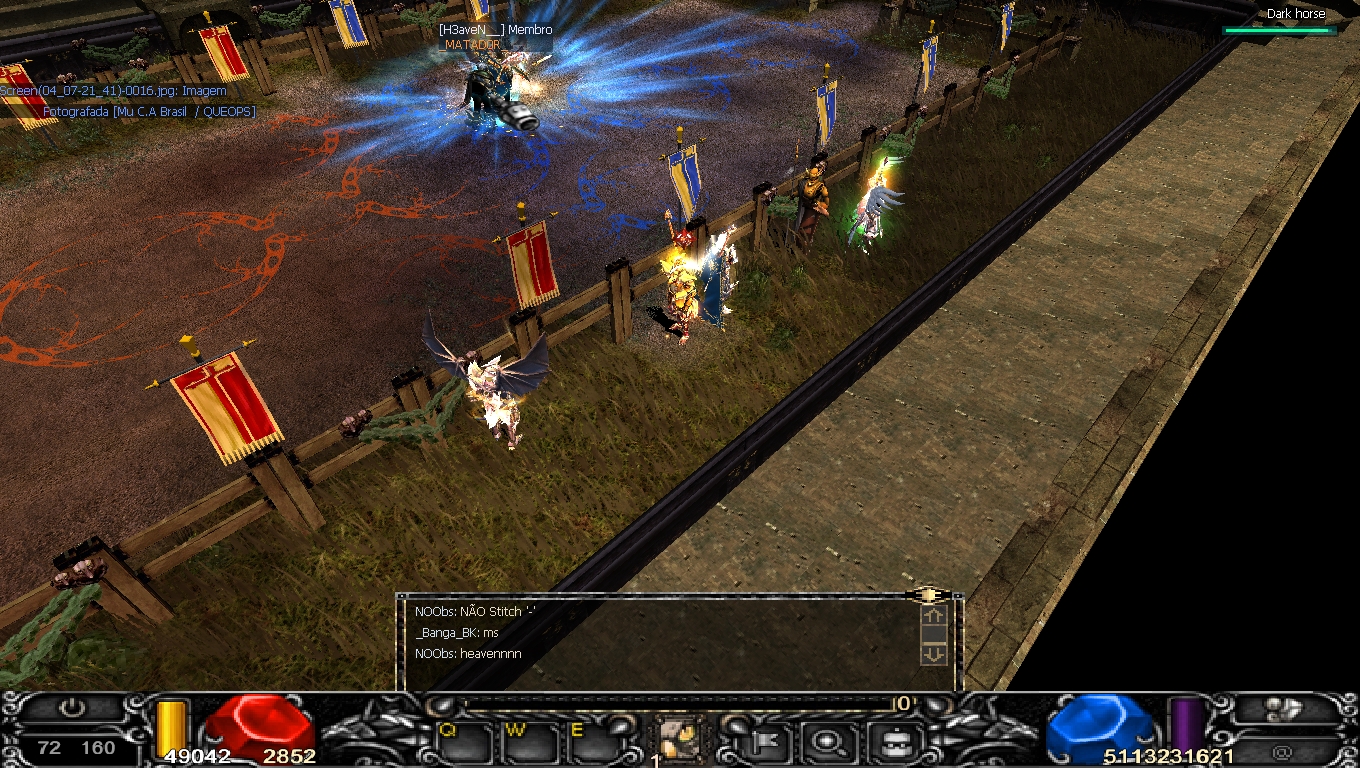Click the @ button in the HUD
The image size is (1360, 768).
[1282, 751]
